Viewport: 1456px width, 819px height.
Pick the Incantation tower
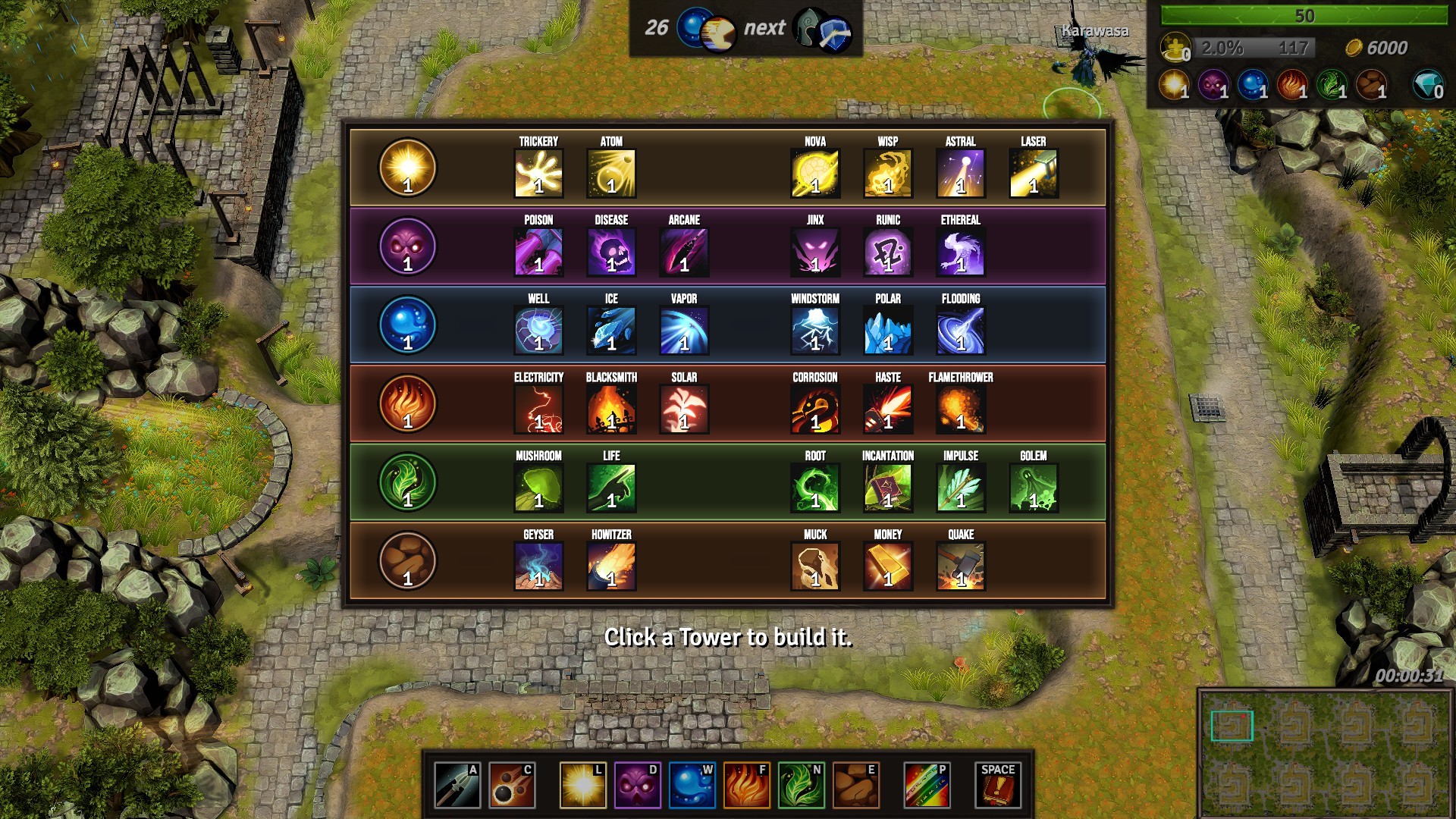(x=887, y=488)
